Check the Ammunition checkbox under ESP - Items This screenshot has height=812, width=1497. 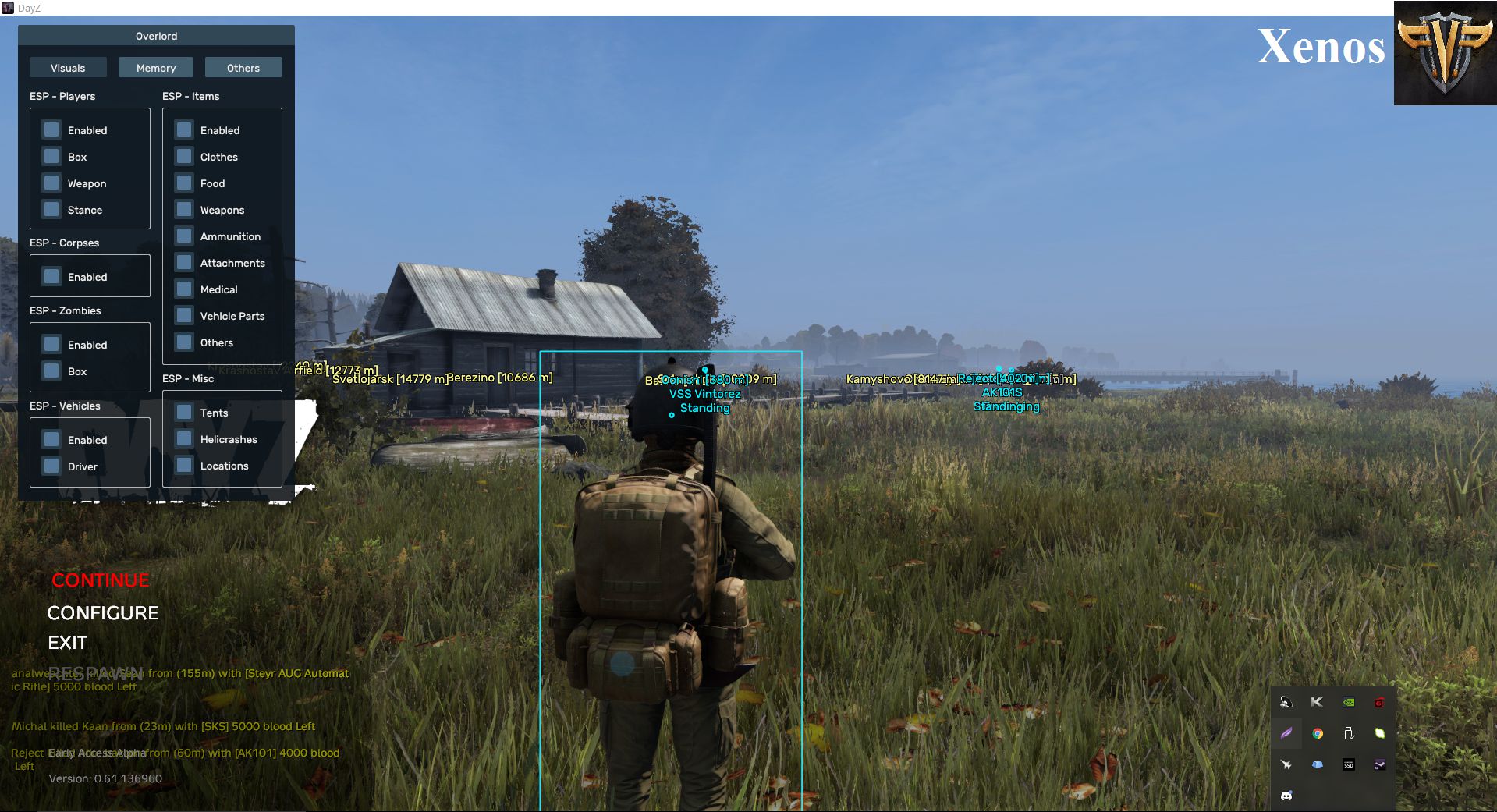click(183, 236)
